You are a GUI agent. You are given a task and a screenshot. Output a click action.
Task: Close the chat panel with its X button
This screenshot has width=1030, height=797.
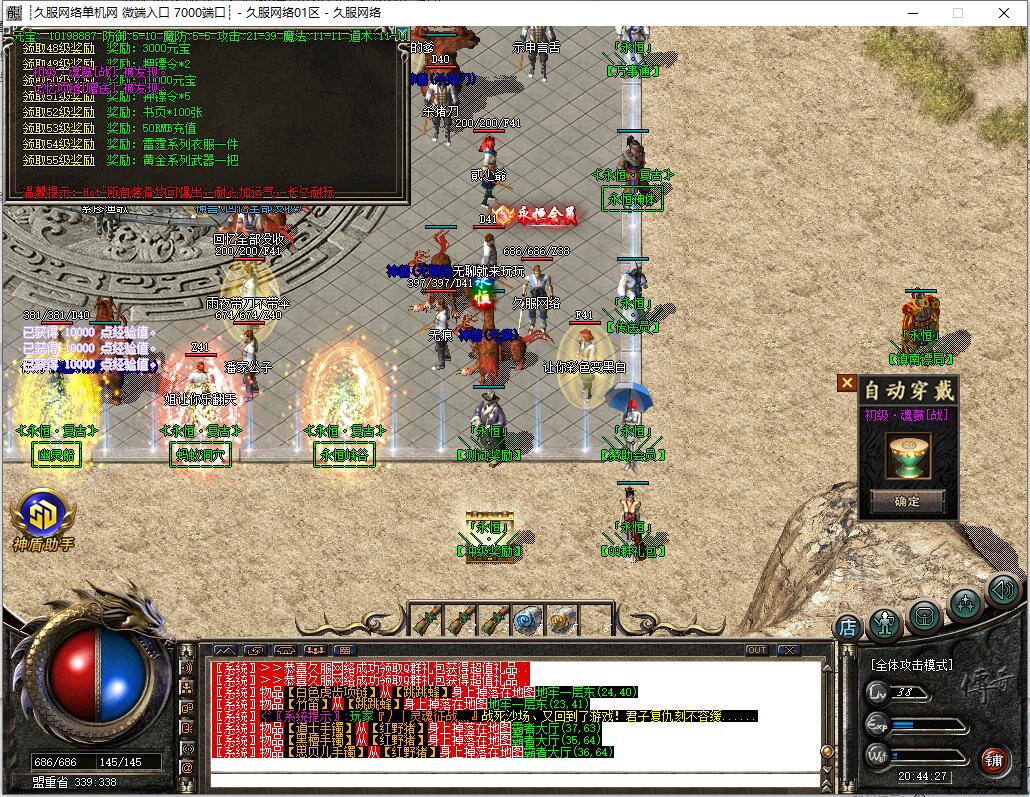[x=788, y=650]
